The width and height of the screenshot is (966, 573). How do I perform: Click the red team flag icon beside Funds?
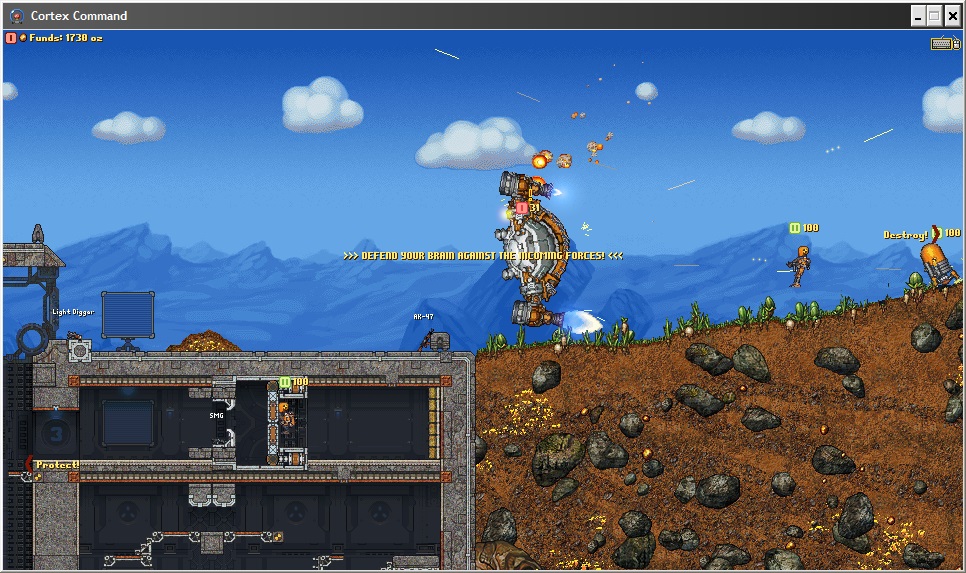point(11,38)
